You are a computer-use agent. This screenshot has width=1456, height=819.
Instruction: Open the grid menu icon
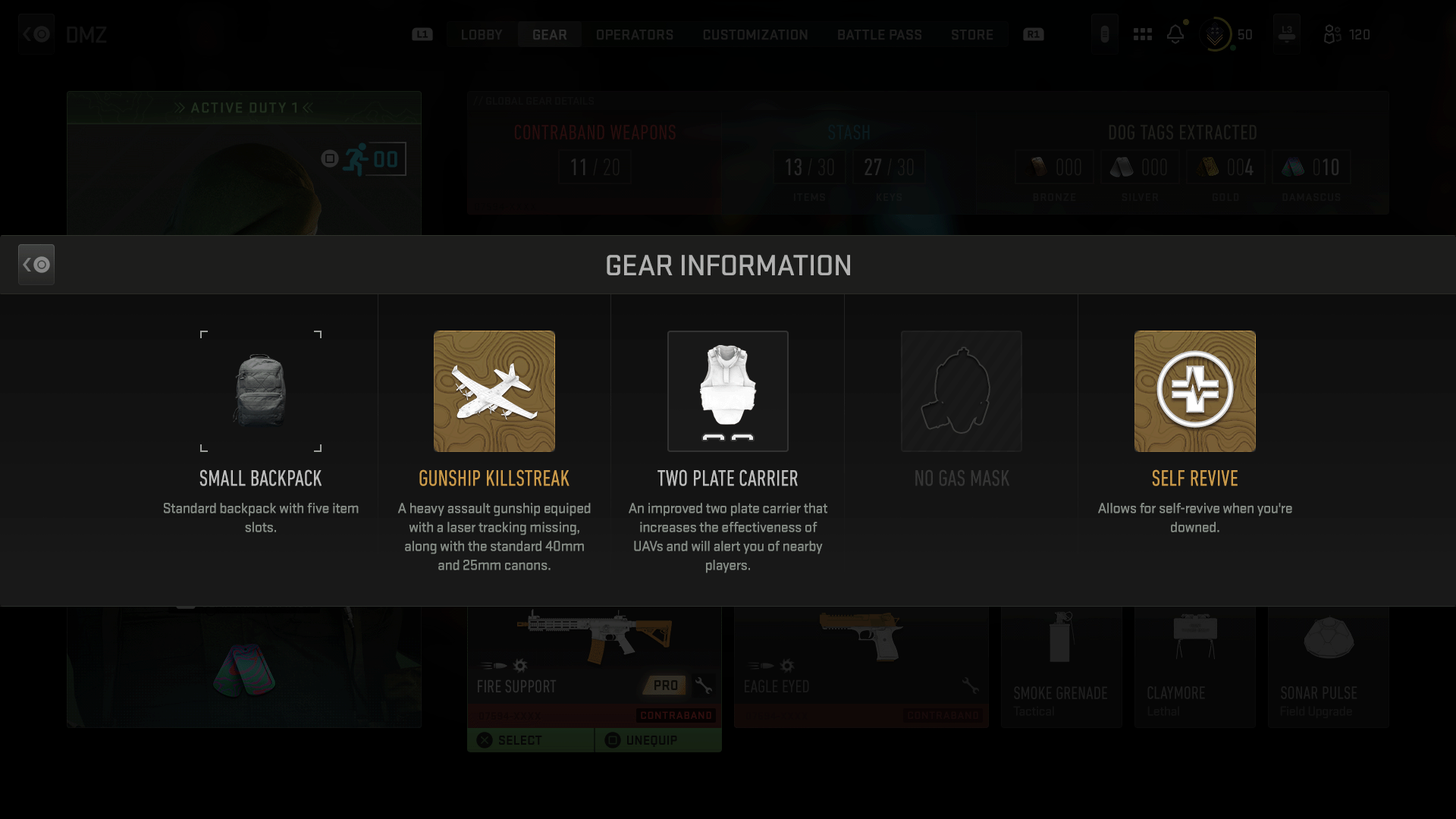tap(1142, 34)
